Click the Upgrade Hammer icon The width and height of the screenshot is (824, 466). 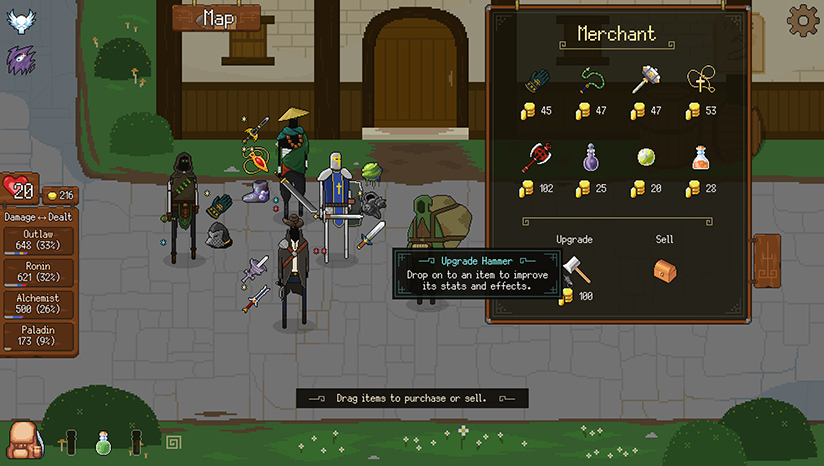[x=574, y=270]
